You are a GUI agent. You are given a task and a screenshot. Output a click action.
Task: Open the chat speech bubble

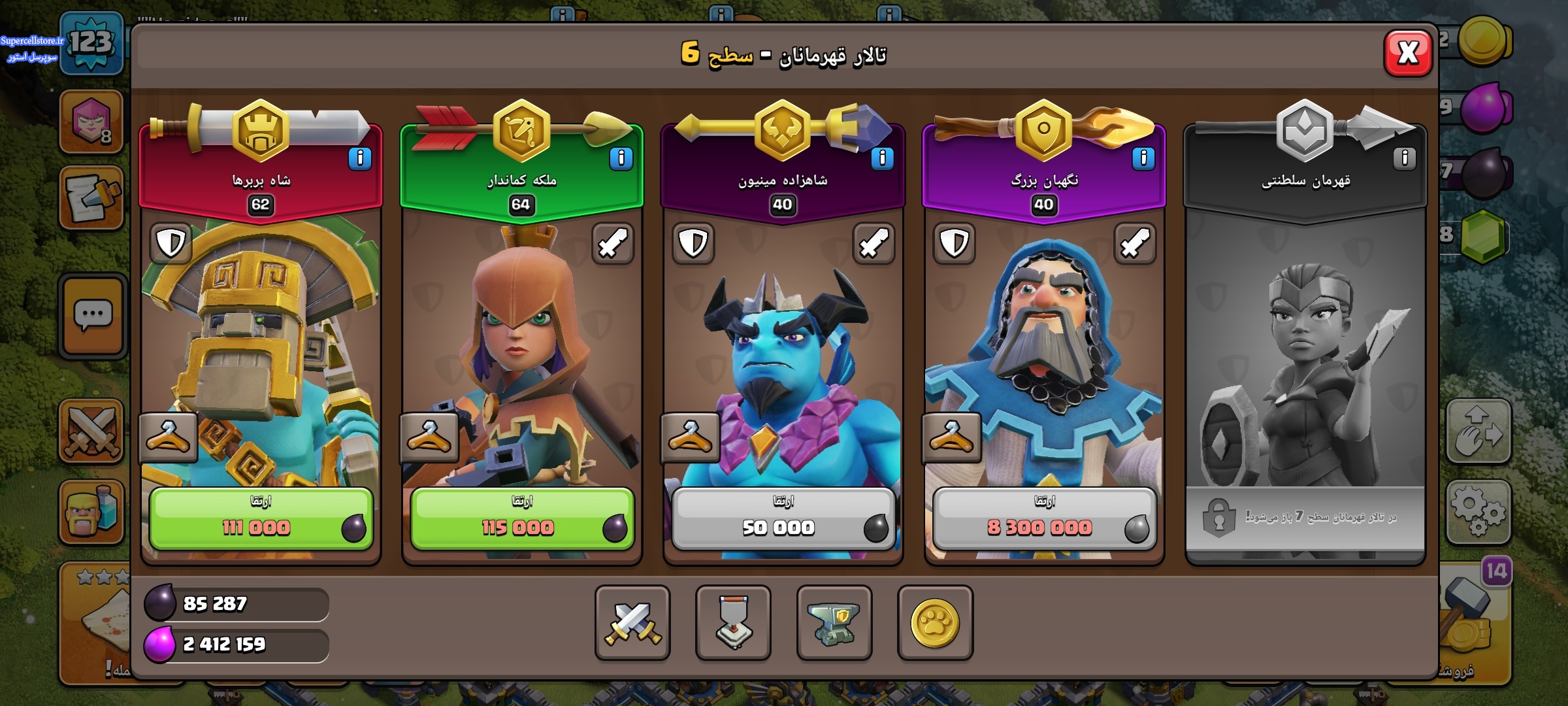(93, 316)
